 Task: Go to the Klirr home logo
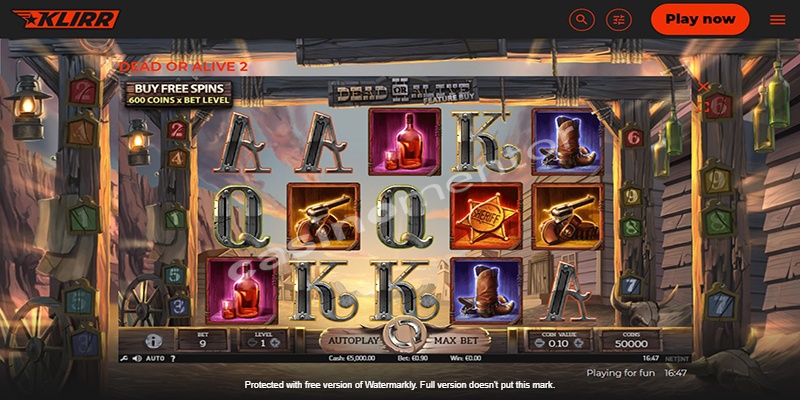[x=66, y=19]
